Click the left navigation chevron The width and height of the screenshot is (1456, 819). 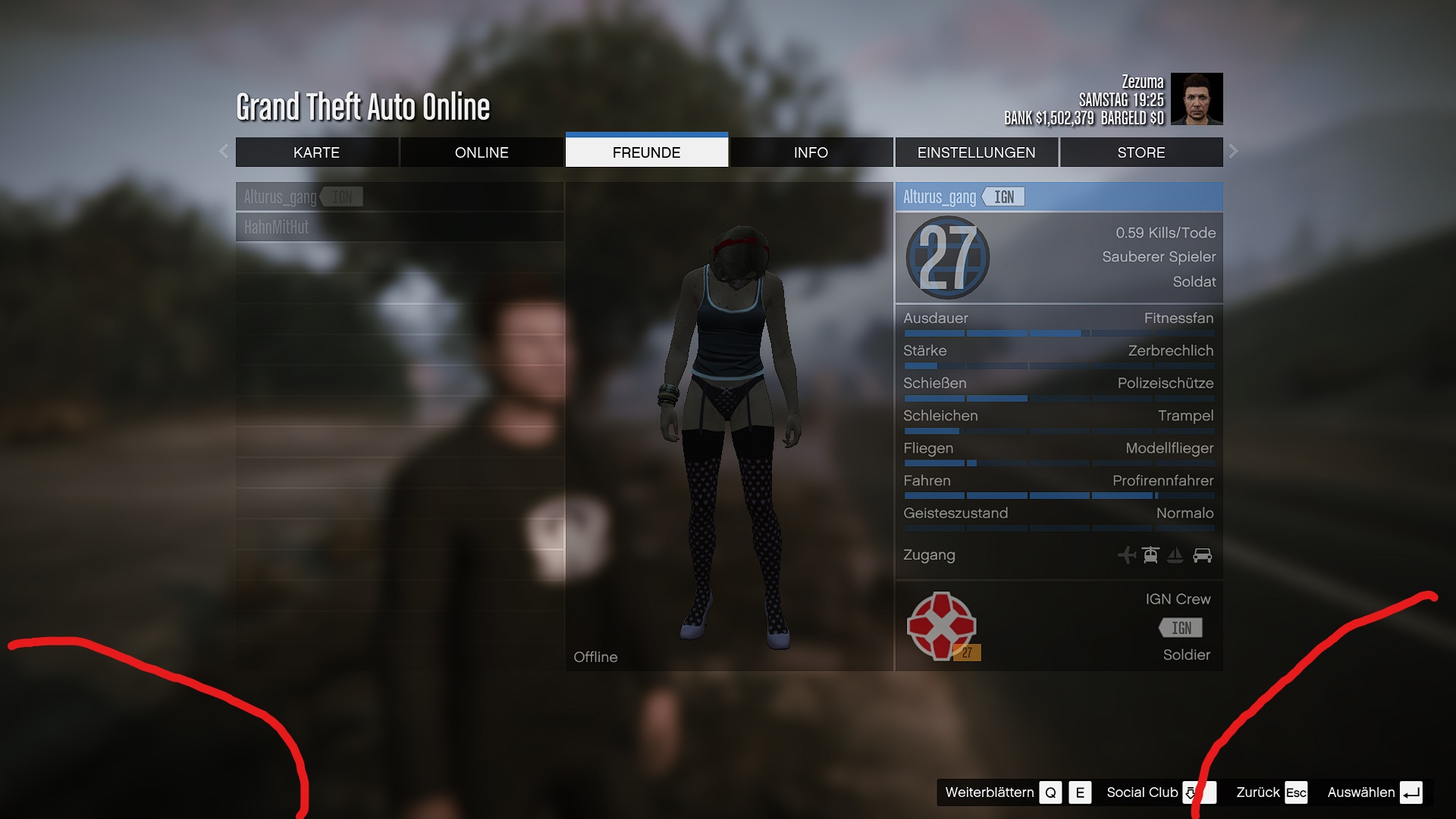224,152
